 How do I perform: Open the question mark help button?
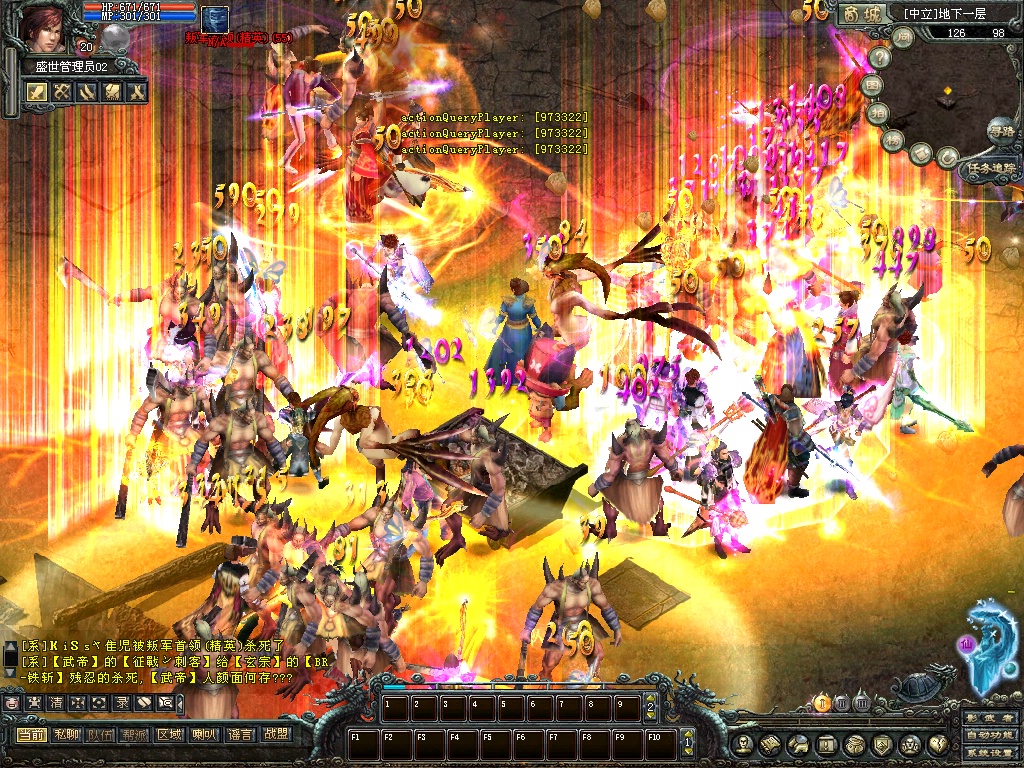point(880,57)
